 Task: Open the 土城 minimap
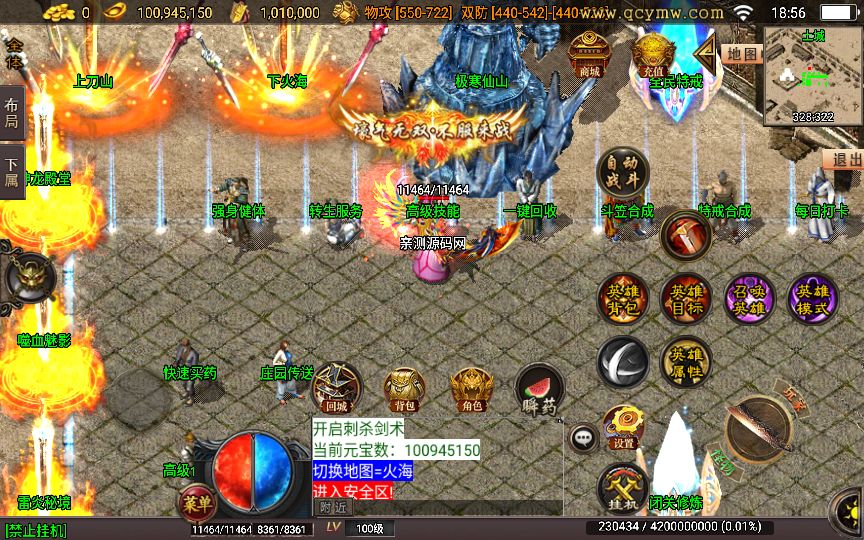pyautogui.click(x=812, y=76)
